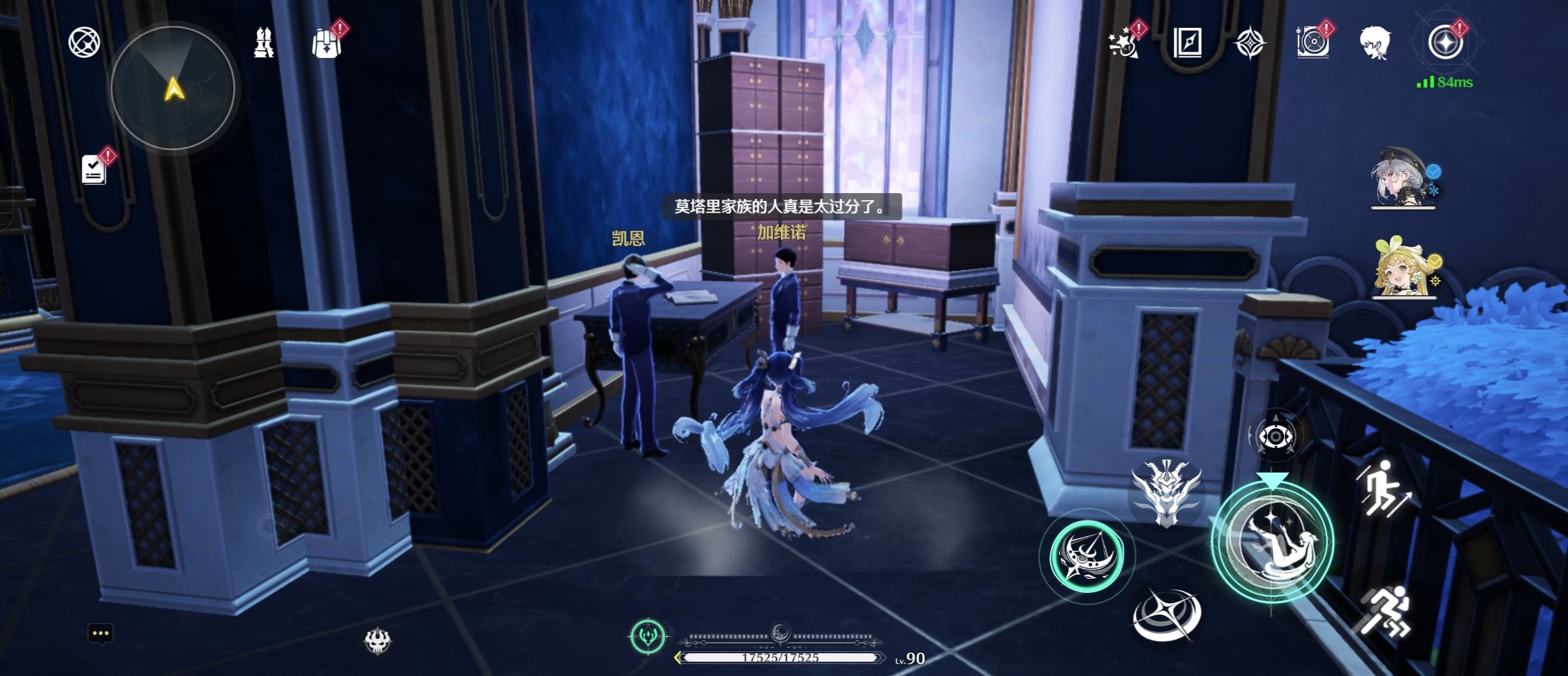Open the chat speech bubble
This screenshot has width=1568, height=676.
click(x=101, y=634)
